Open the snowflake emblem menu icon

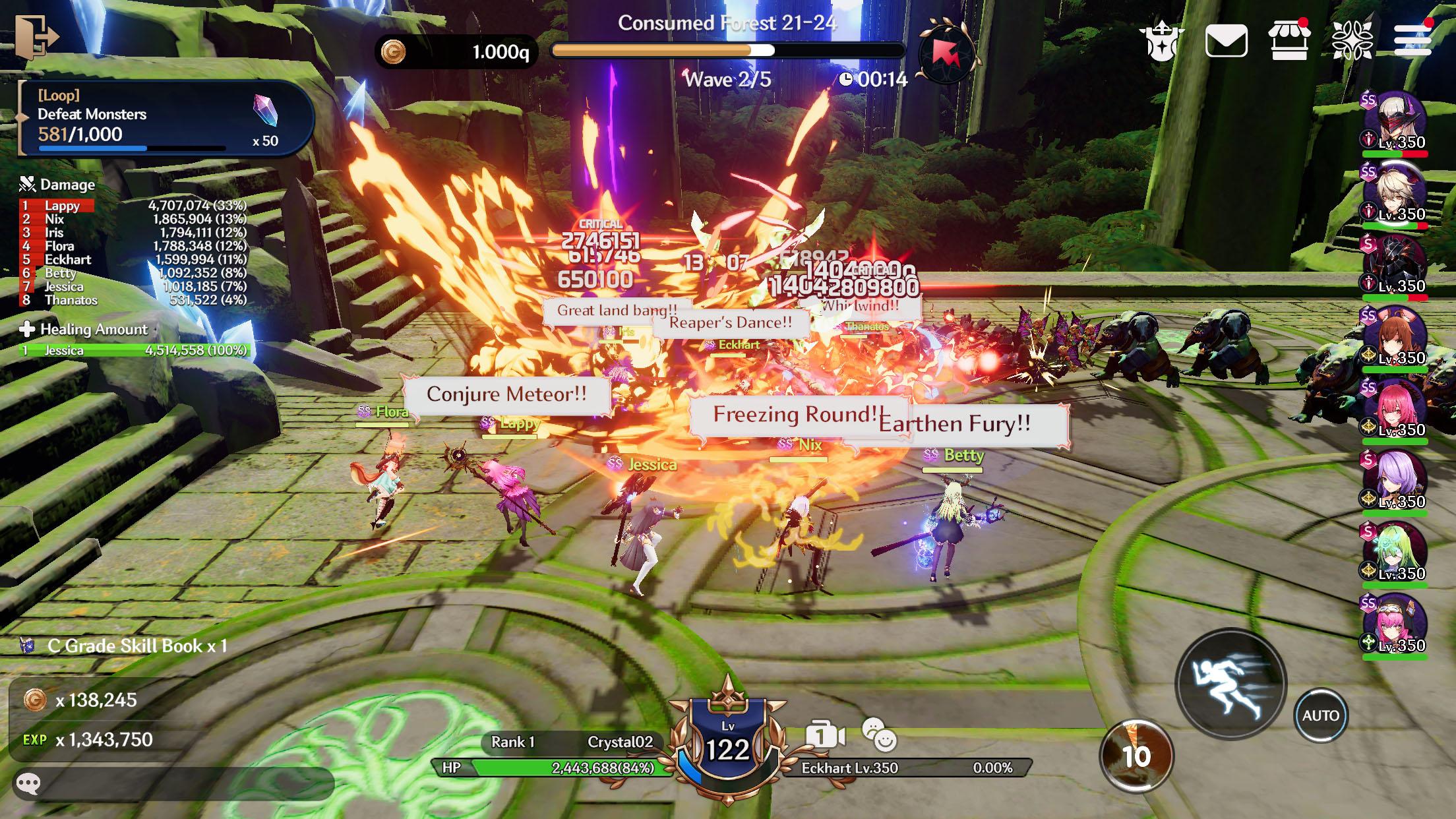[x=1352, y=40]
